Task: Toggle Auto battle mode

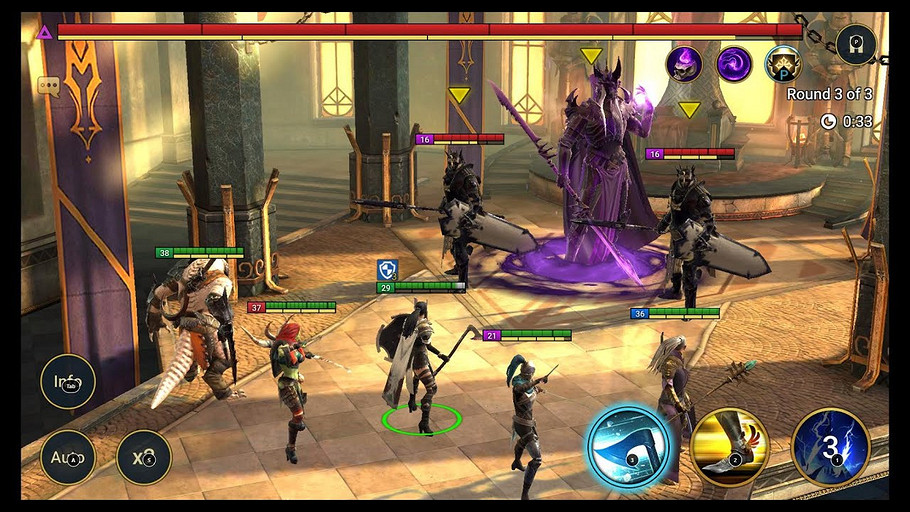Action: [68, 457]
